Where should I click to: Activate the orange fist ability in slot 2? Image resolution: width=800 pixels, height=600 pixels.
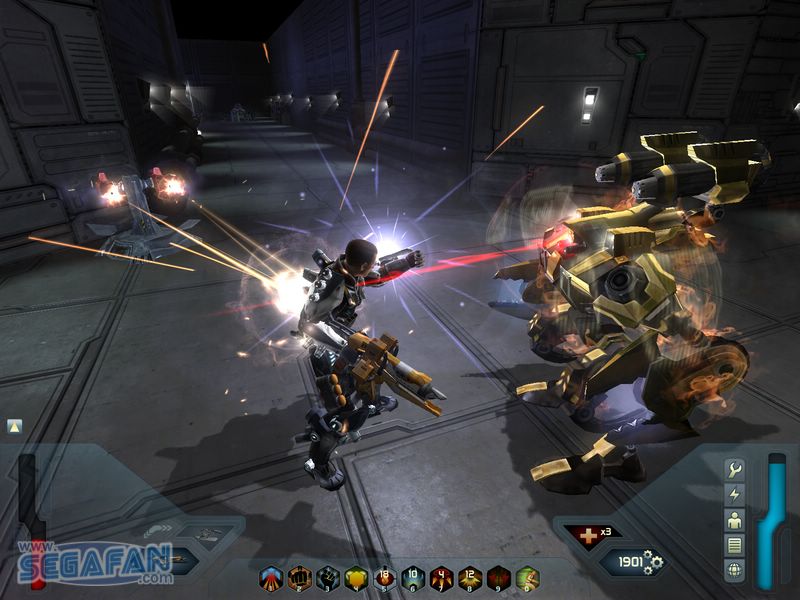click(x=299, y=577)
